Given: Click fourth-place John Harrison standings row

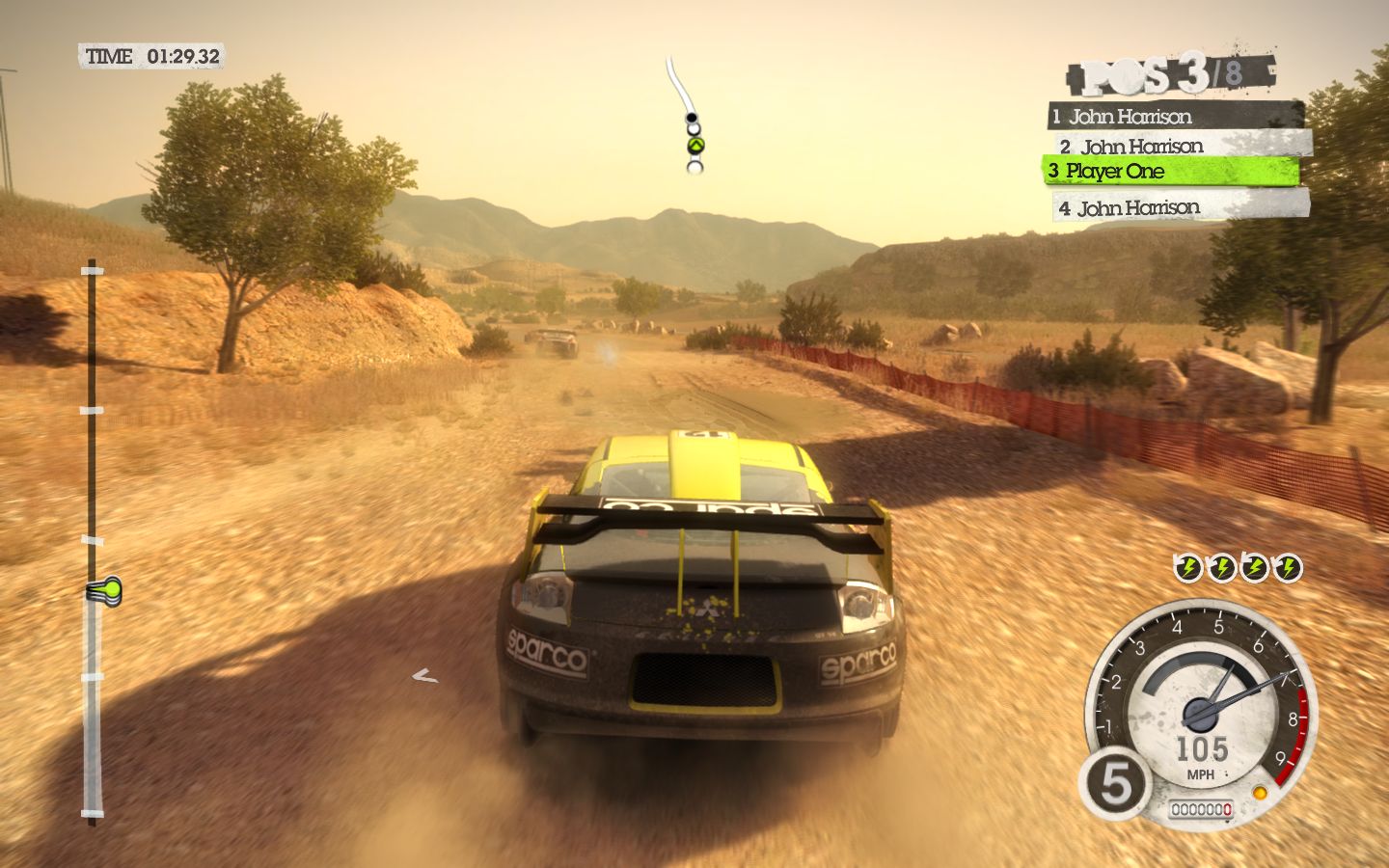Looking at the screenshot, I should pyautogui.click(x=1183, y=207).
